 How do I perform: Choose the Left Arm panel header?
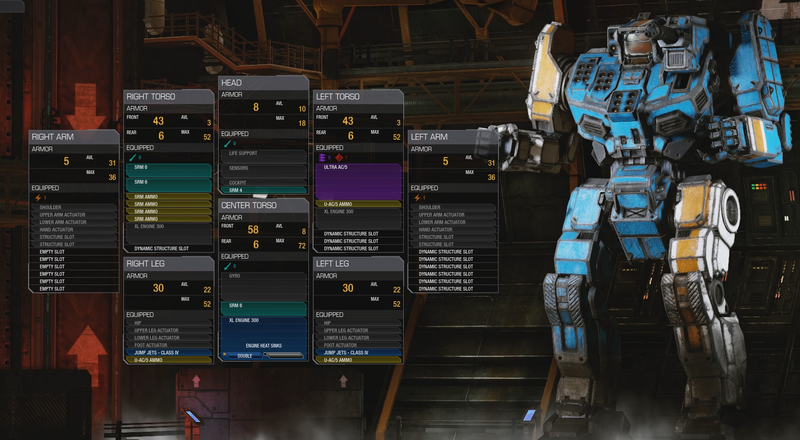pyautogui.click(x=452, y=136)
